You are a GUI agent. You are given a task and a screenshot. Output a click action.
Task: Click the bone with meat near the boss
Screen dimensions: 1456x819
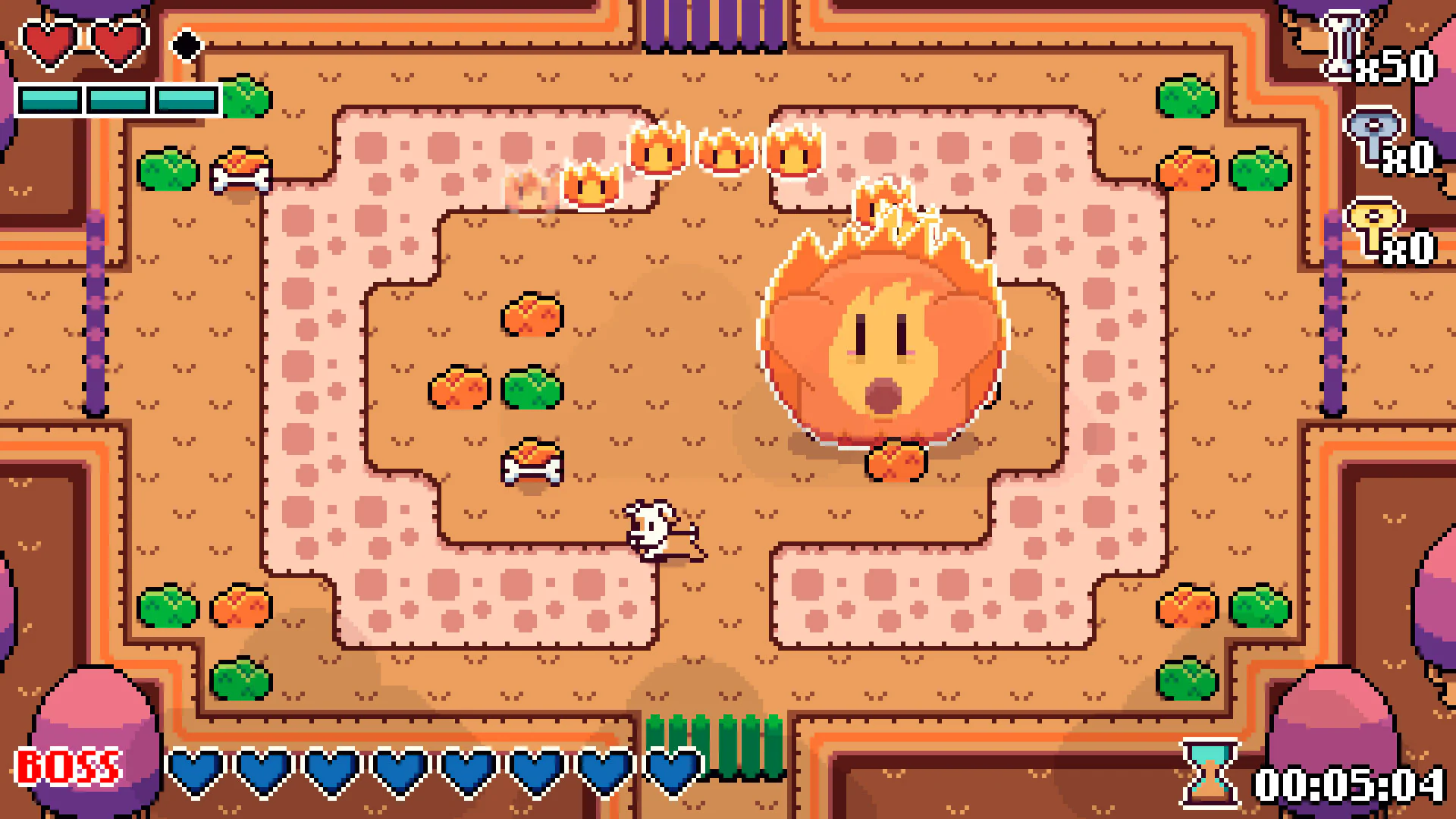(895, 459)
